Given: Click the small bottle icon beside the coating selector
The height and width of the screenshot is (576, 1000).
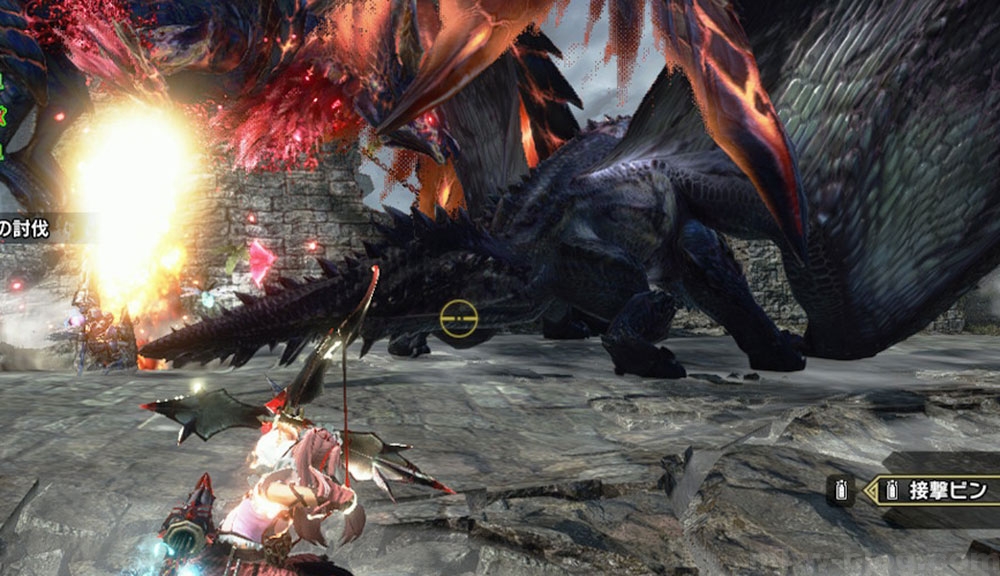Looking at the screenshot, I should pyautogui.click(x=839, y=490).
